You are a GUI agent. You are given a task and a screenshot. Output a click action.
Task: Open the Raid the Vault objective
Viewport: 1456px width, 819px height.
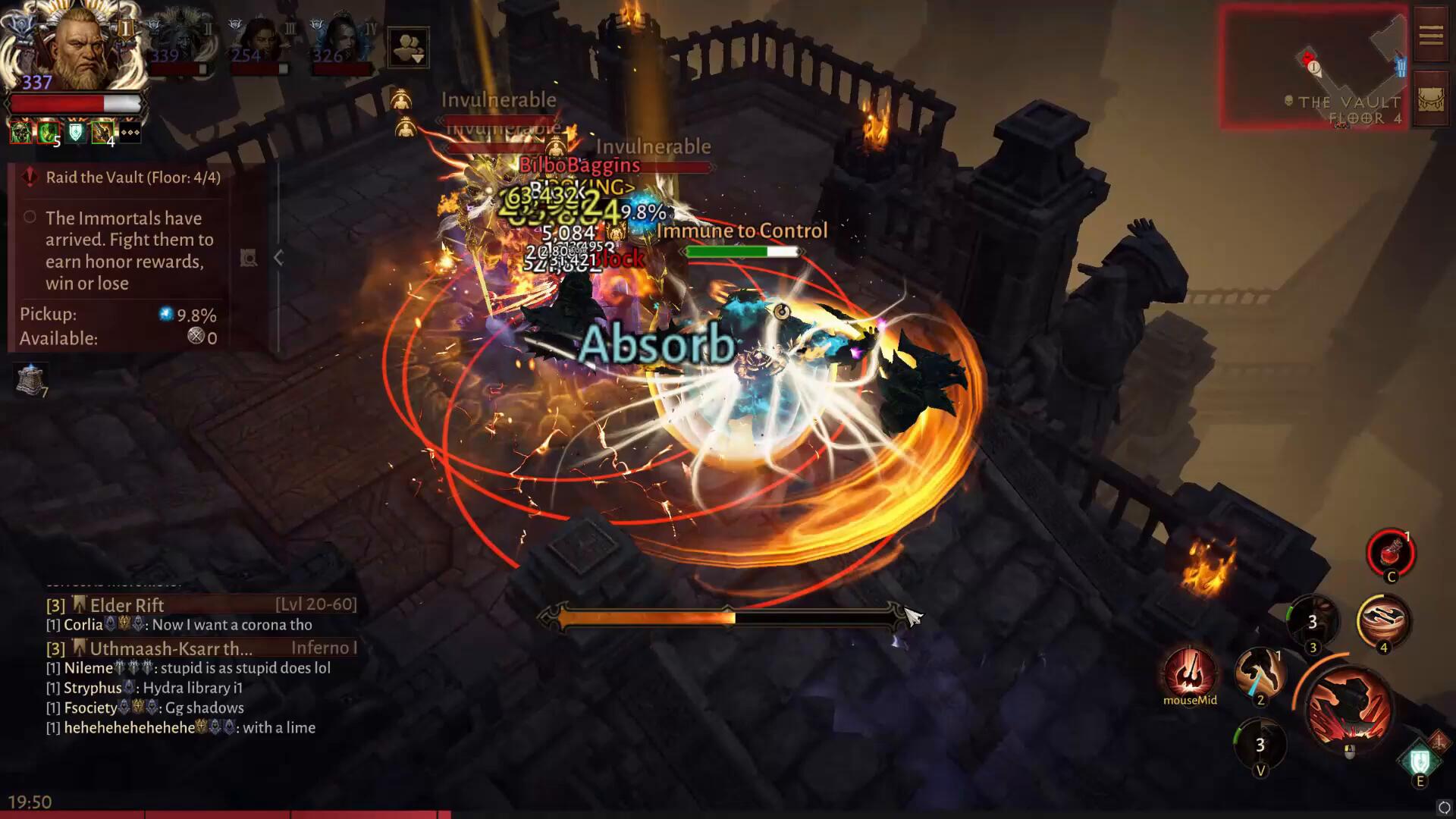coord(133,177)
